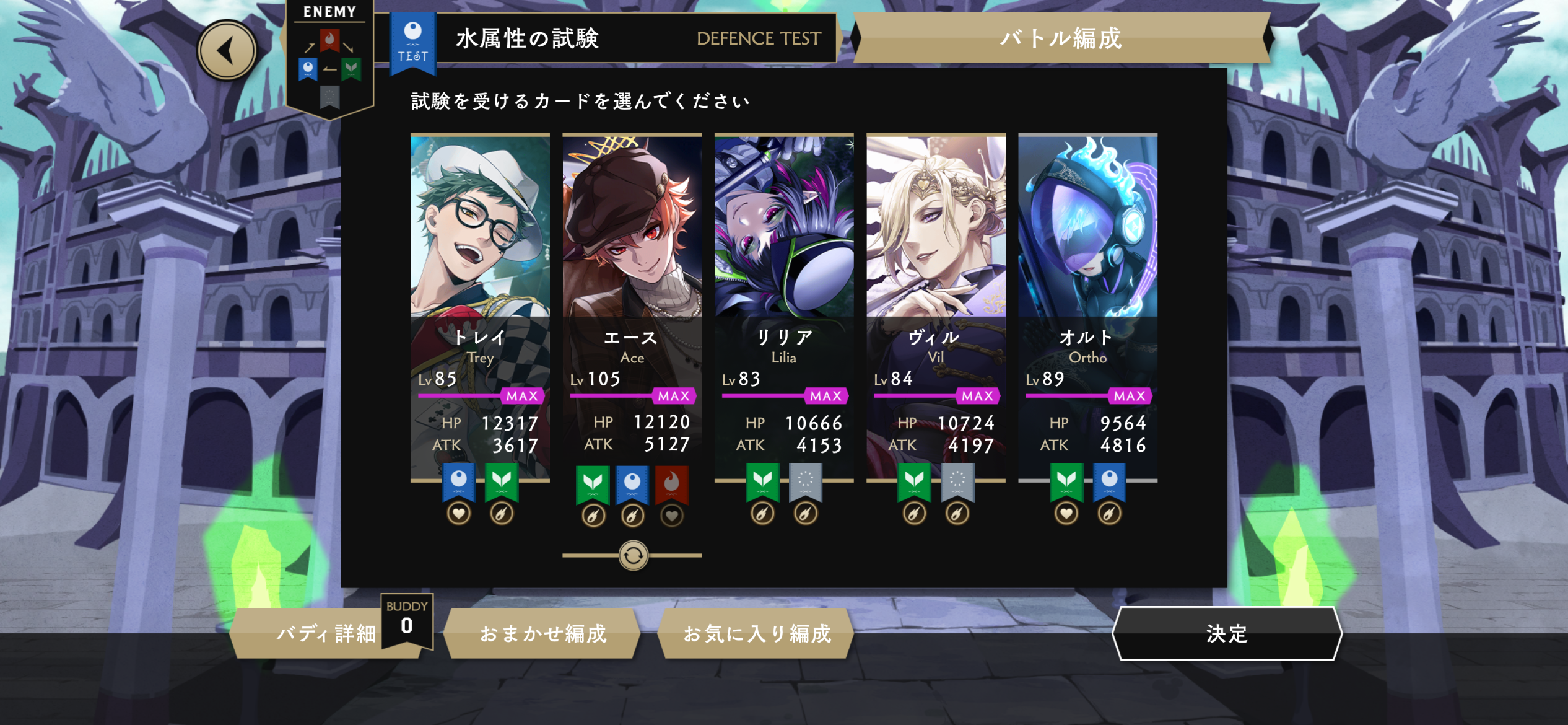
Task: Open バディ詳細 buddy details
Action: tap(325, 633)
